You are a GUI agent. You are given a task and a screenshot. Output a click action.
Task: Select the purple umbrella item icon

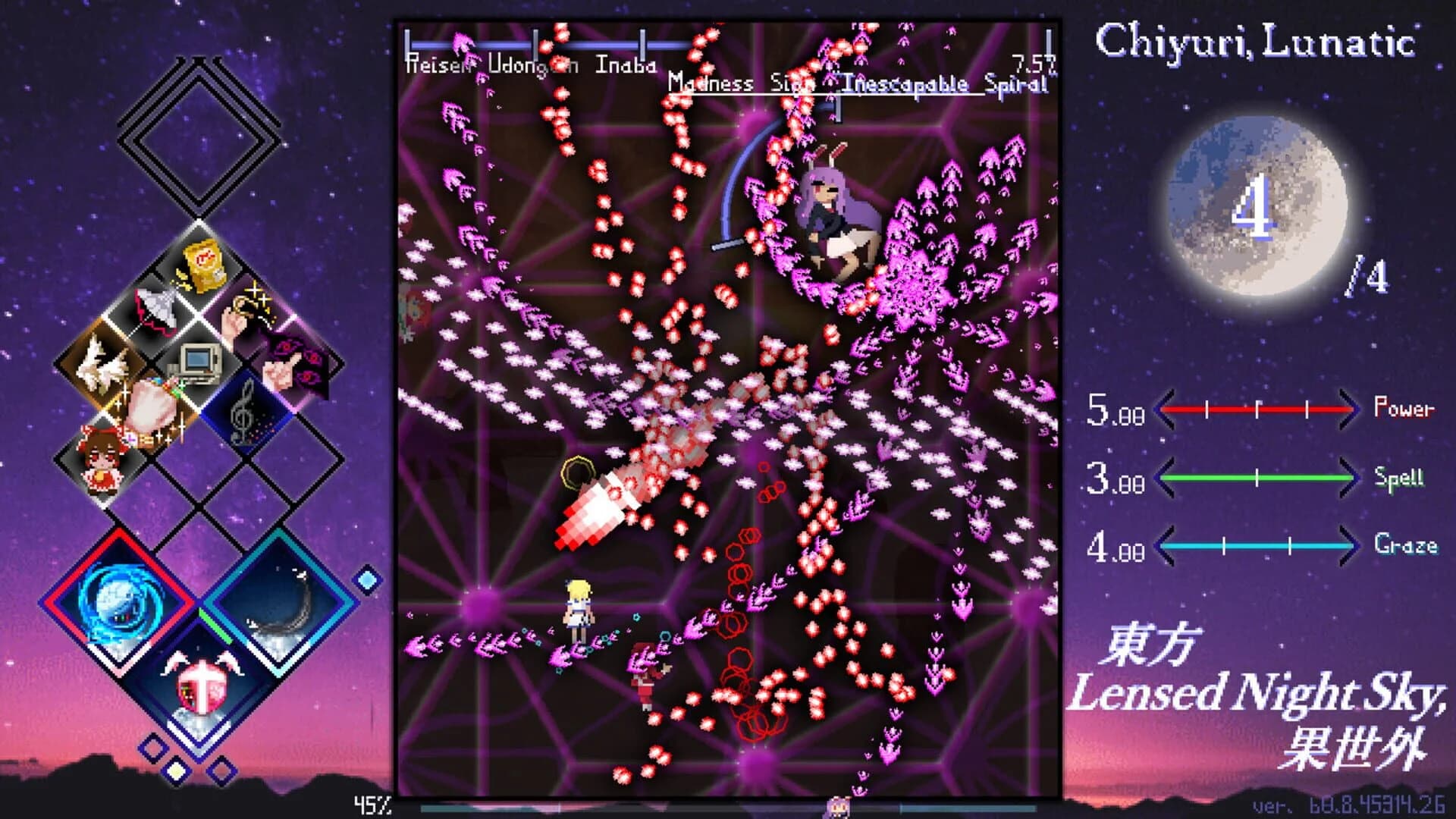(x=155, y=310)
